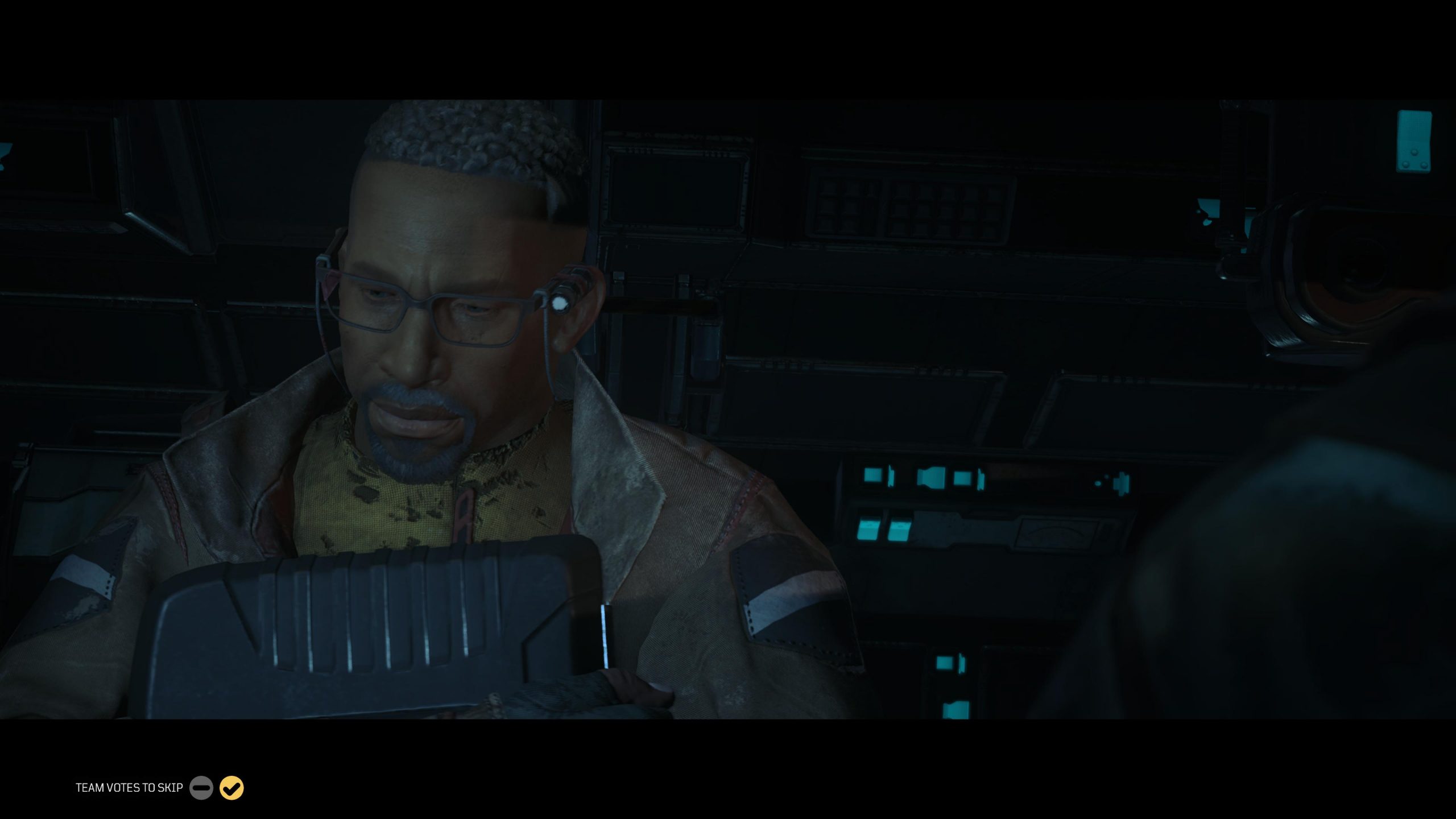
Task: Switch the highlighted checkmark vote off
Action: 231,788
